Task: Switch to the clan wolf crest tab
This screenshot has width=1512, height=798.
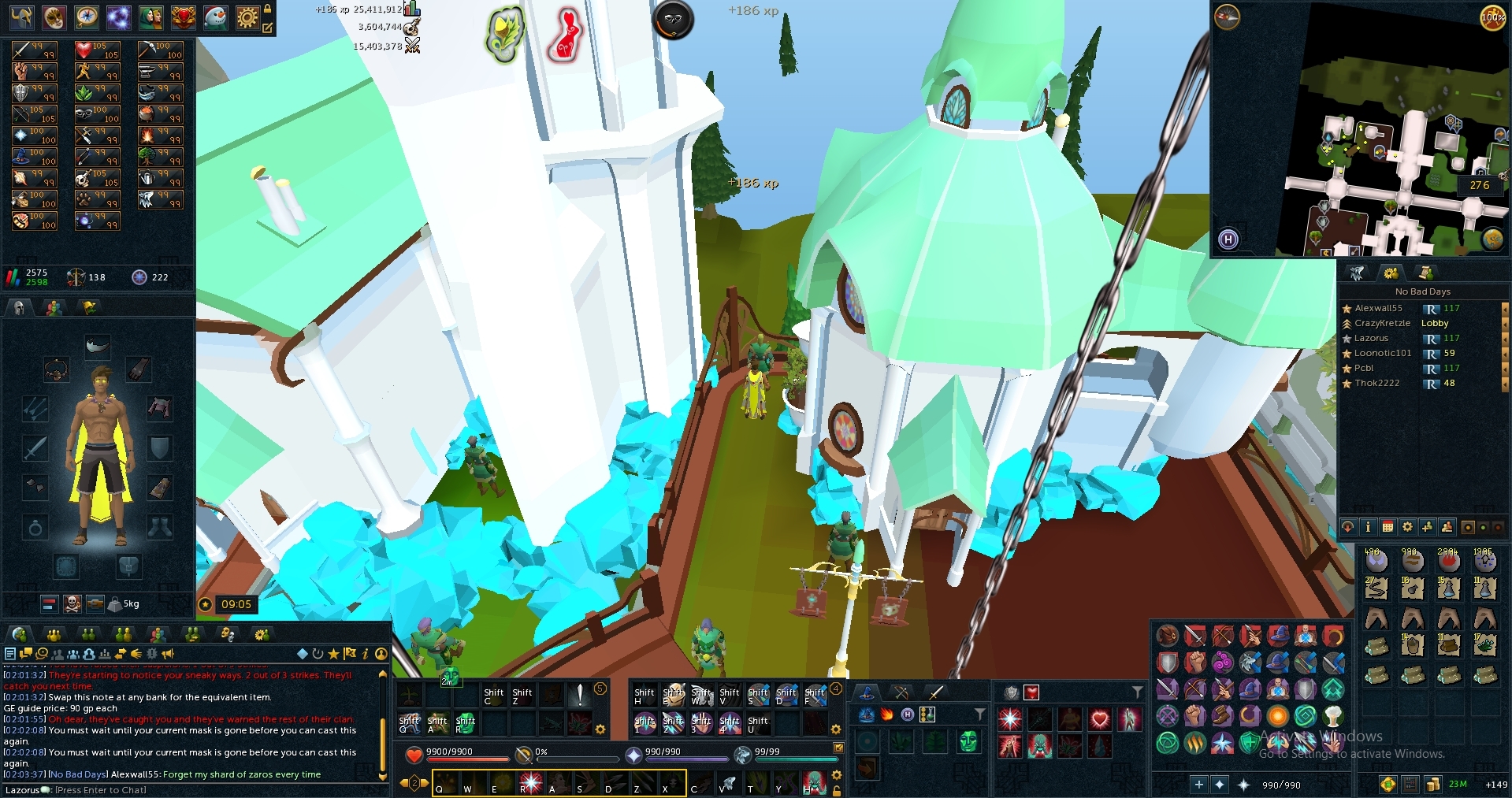Action: pos(1357,273)
